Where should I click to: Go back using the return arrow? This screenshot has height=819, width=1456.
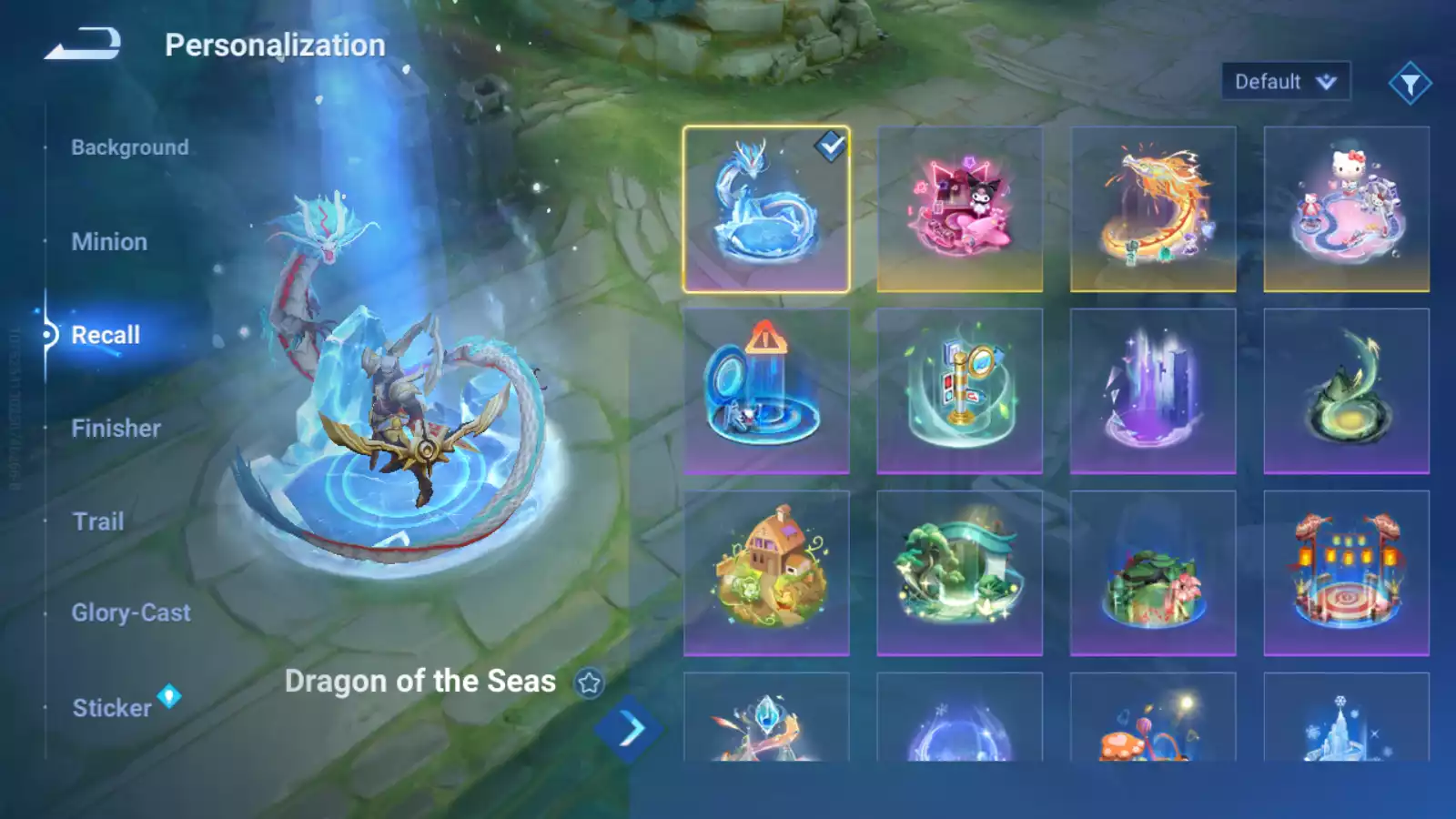83,44
